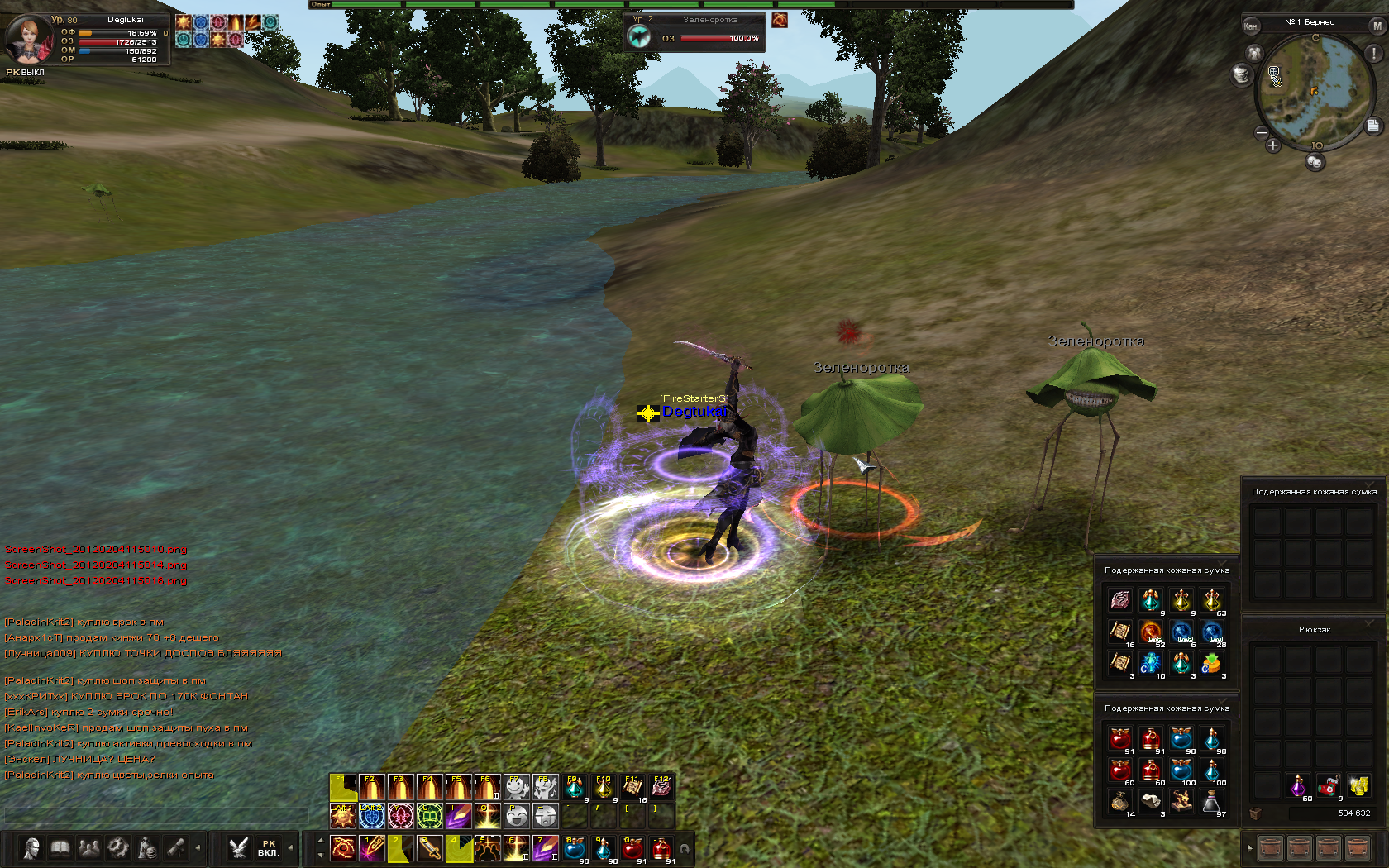Activate the green book skill on key U
The image size is (1389, 868).
429,817
